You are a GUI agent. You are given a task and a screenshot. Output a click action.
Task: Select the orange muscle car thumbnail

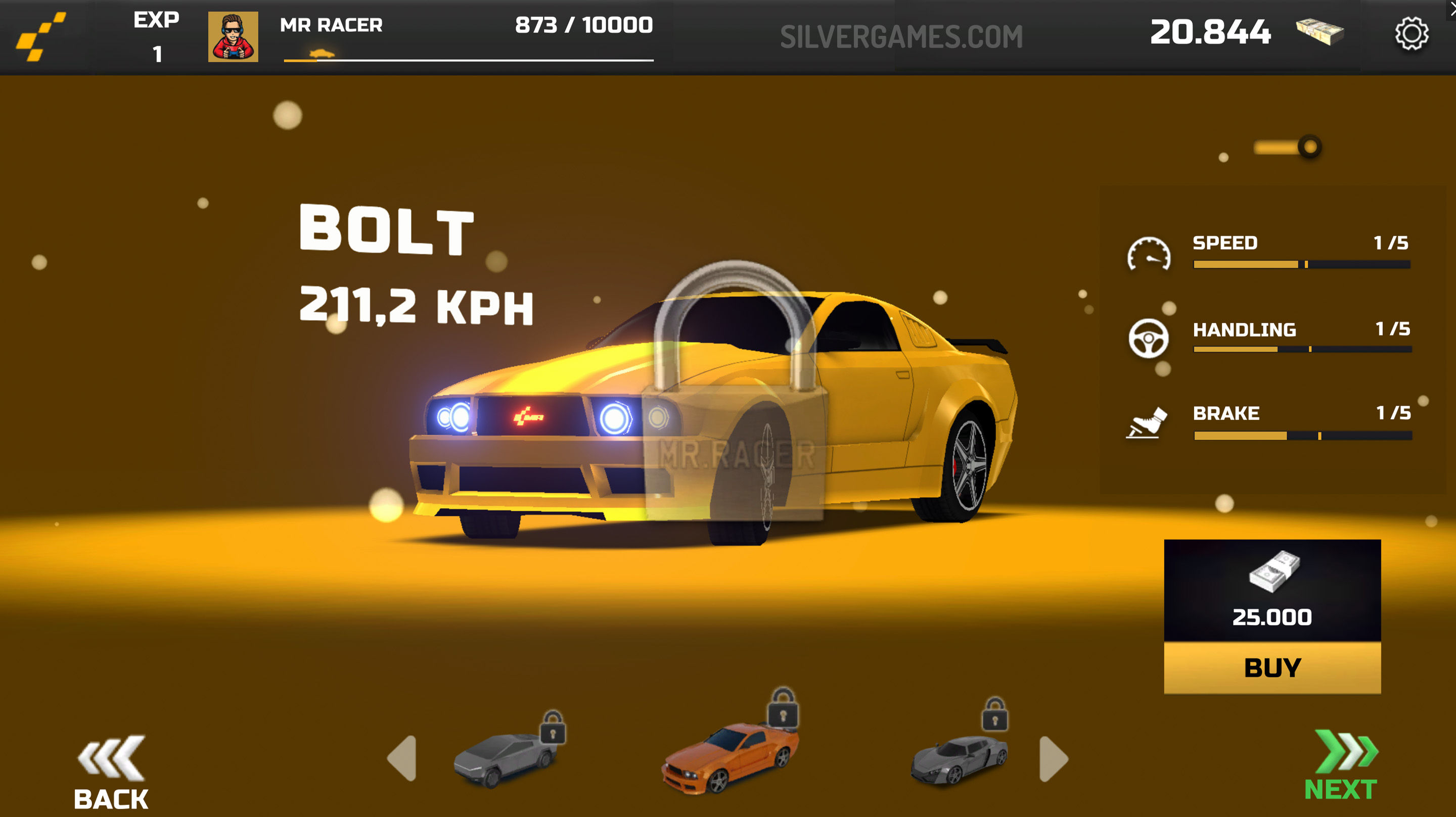tap(730, 757)
